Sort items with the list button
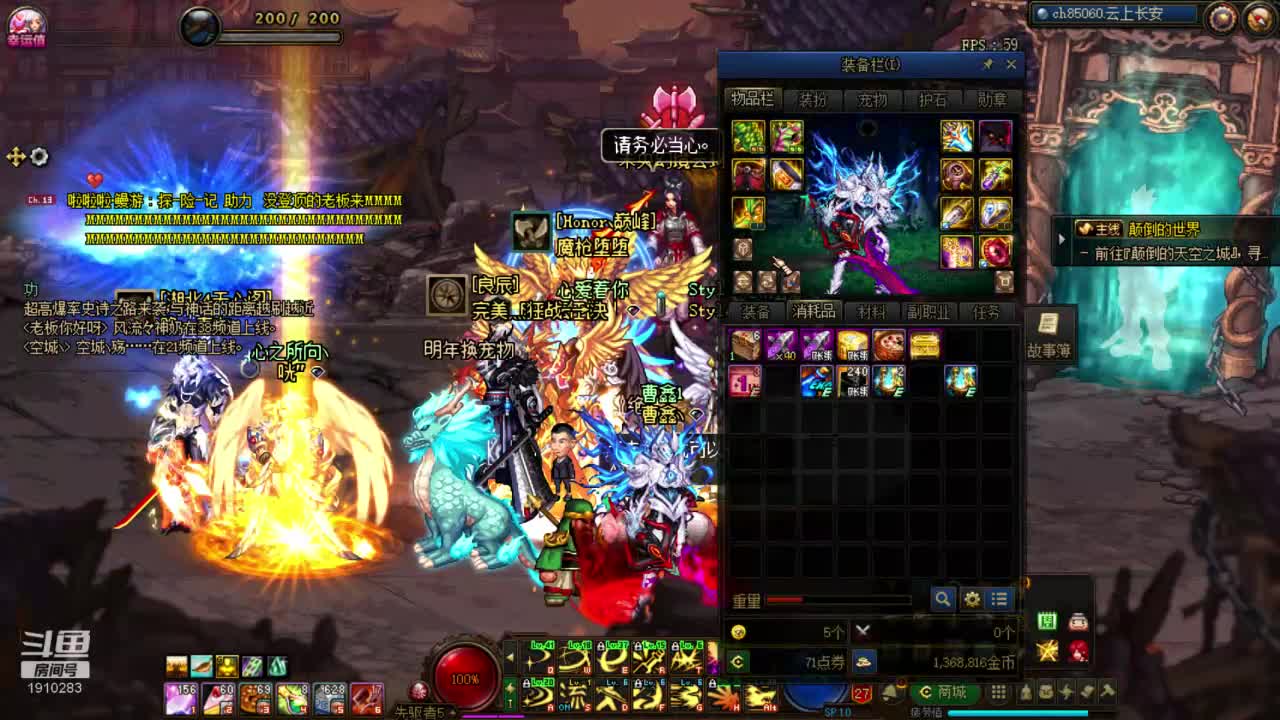Image resolution: width=1280 pixels, height=720 pixels. [x=999, y=599]
